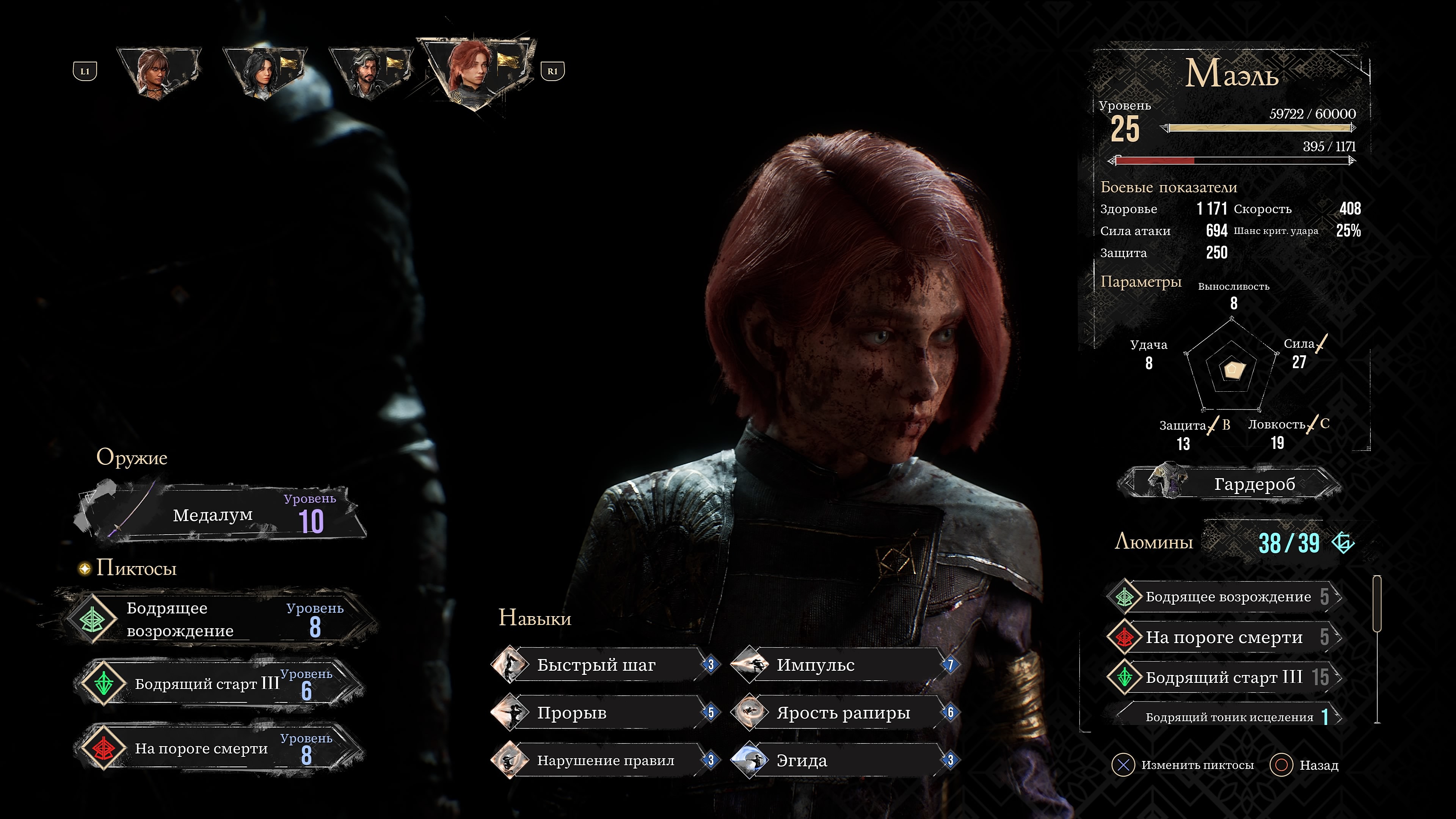Select the Бодрящее возрождение pictos slot
The width and height of the screenshot is (1456, 819).
pos(218,619)
